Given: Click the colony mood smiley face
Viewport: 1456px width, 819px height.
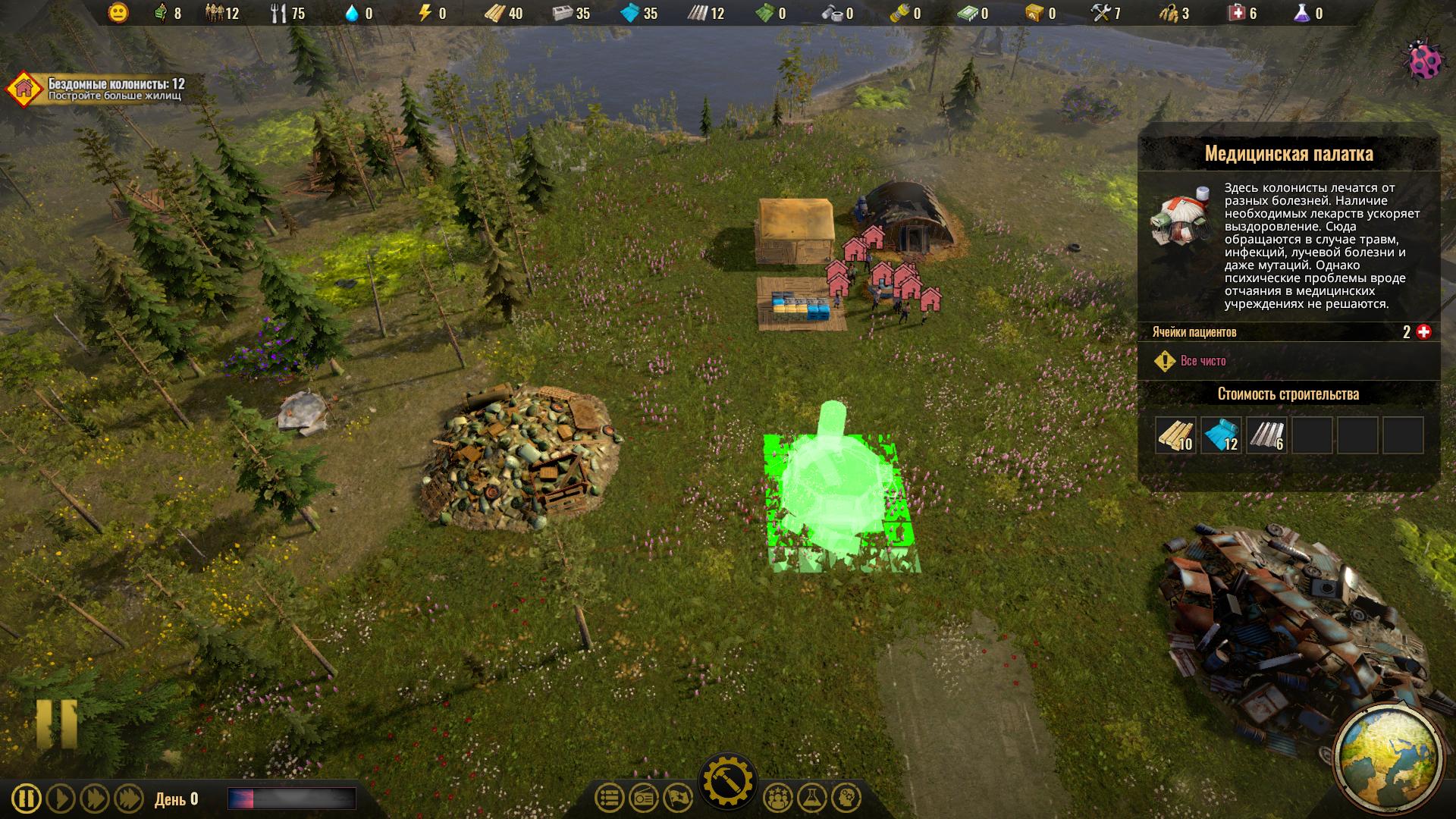Looking at the screenshot, I should tap(118, 13).
